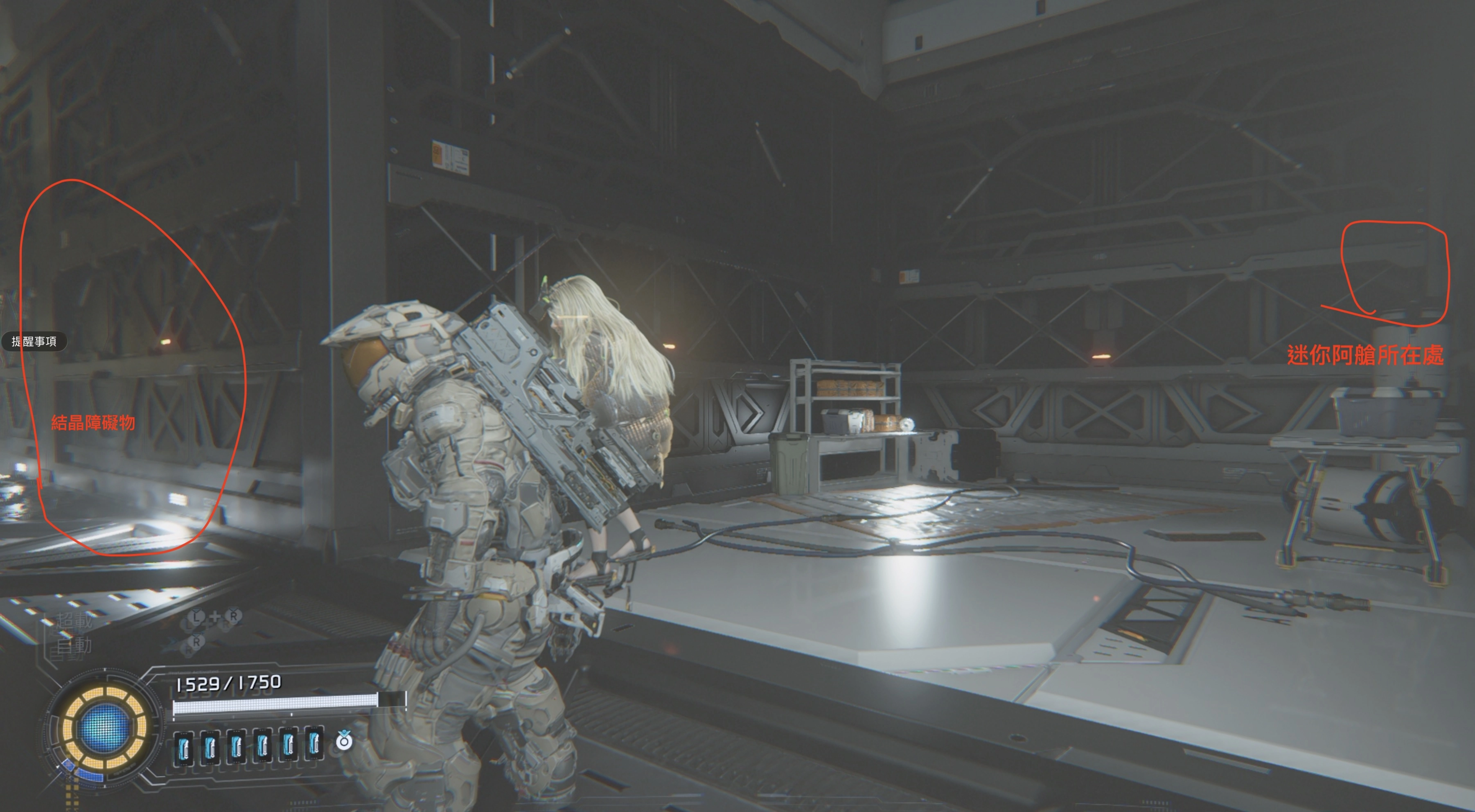Click the 提醒事項 reminder pill
Screen dimensions: 1475x812
34,341
